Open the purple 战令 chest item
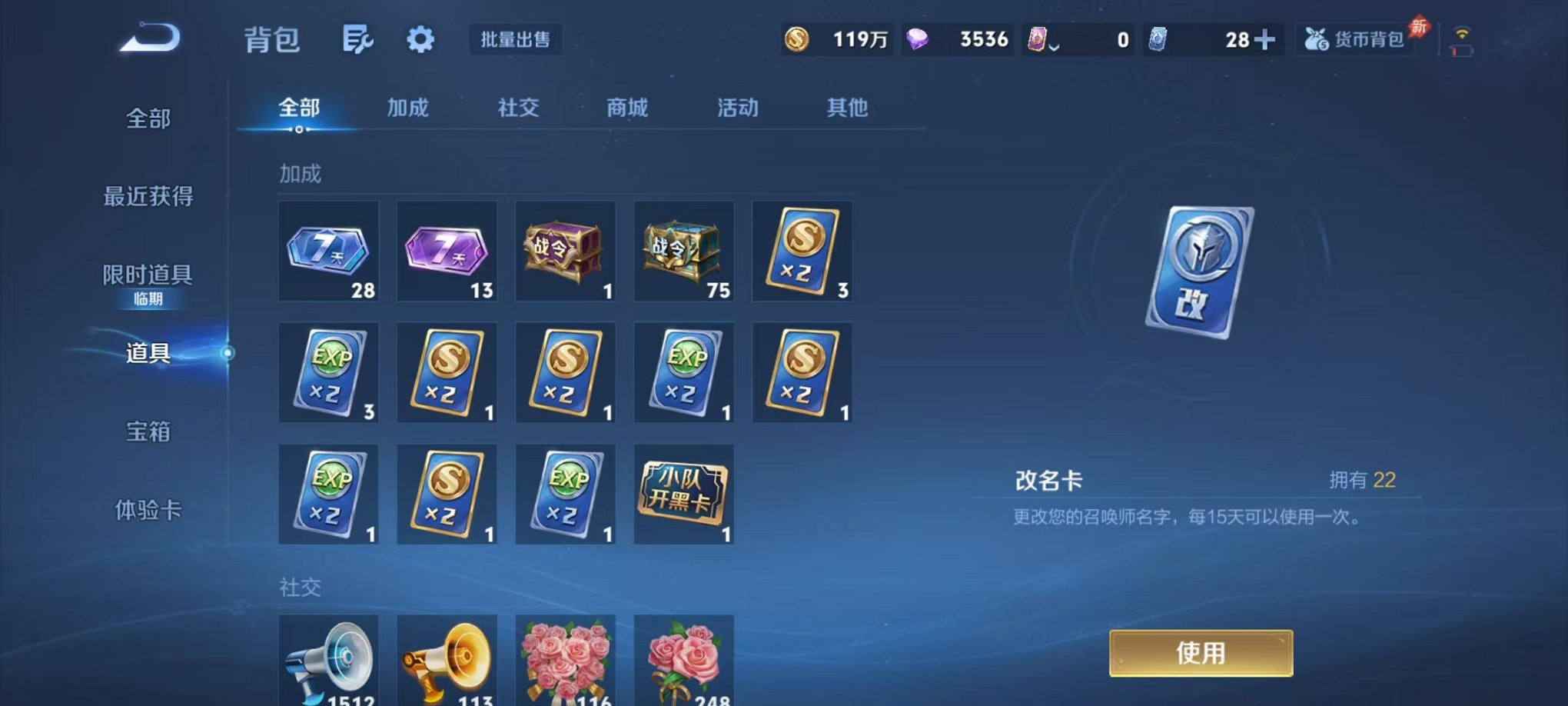This screenshot has width=1568, height=706. coord(565,251)
